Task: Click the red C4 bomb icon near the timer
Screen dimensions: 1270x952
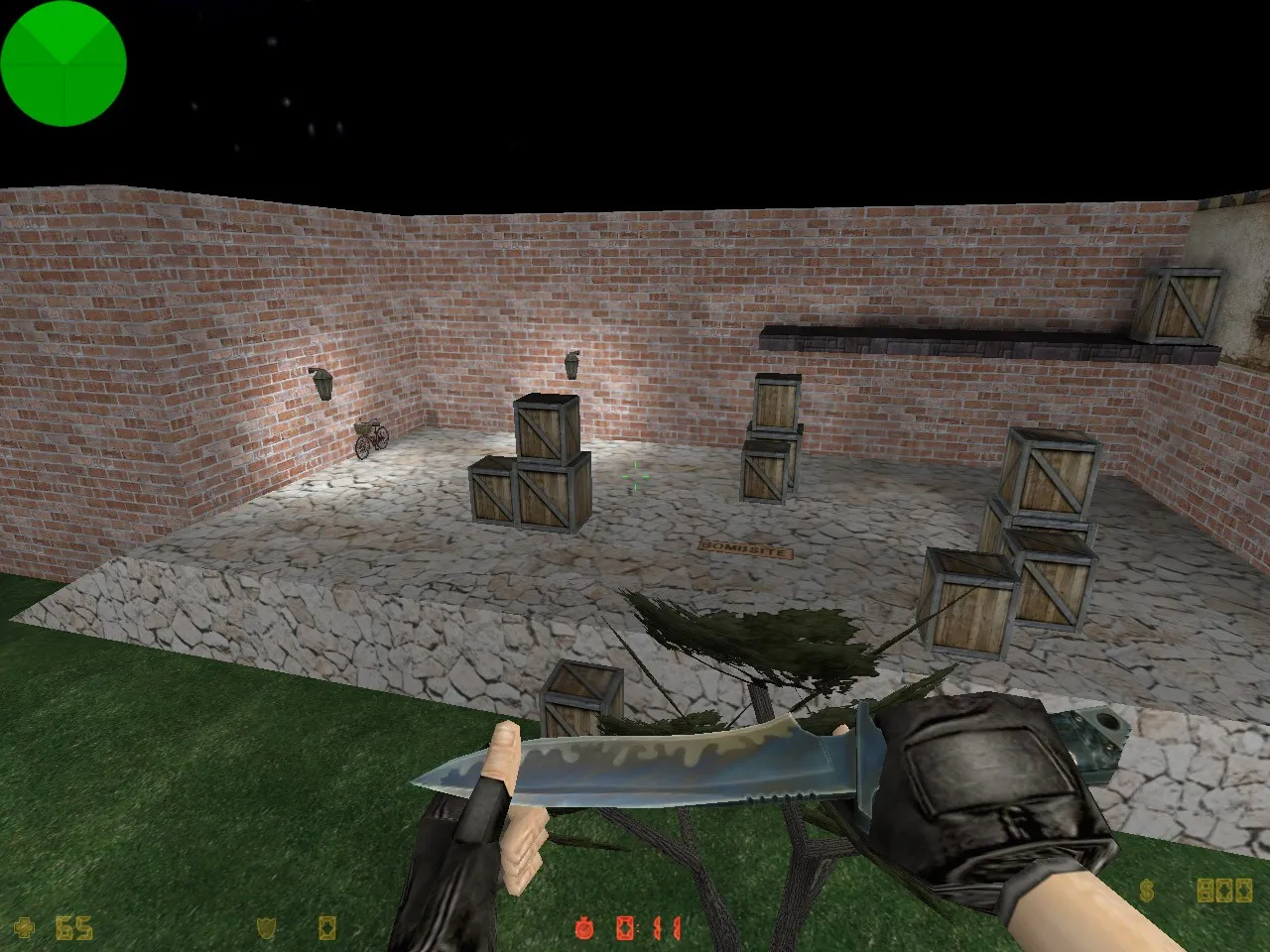Action: 627,926
